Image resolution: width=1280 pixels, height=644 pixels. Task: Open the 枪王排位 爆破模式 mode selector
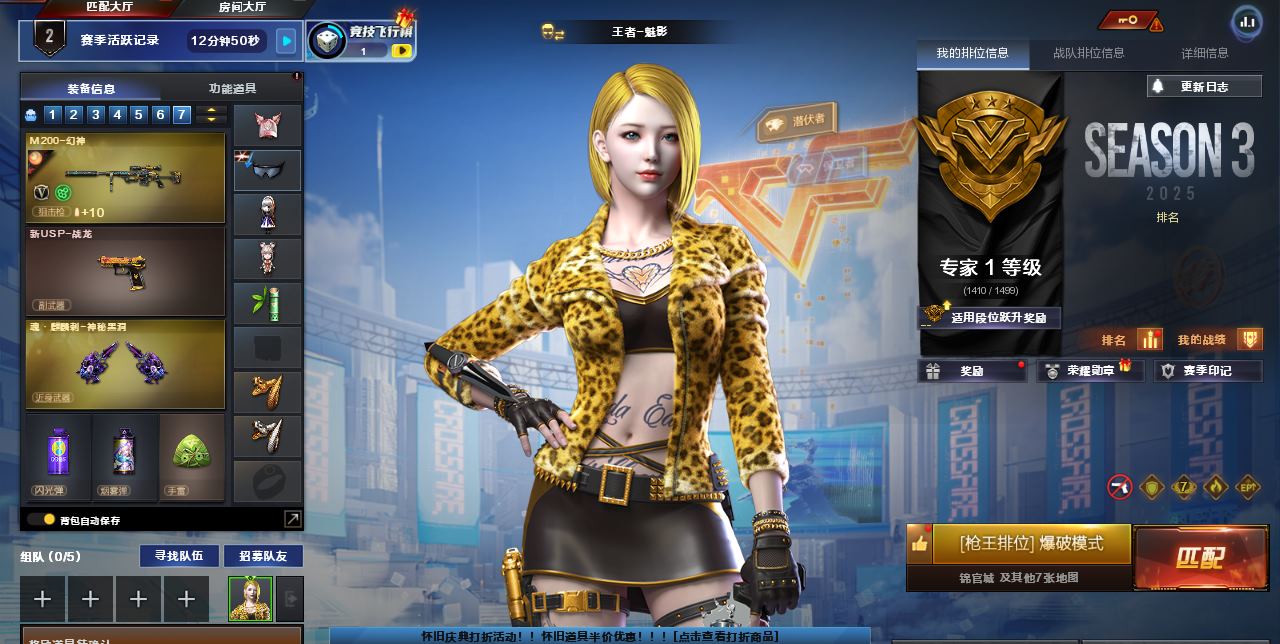(x=1030, y=544)
